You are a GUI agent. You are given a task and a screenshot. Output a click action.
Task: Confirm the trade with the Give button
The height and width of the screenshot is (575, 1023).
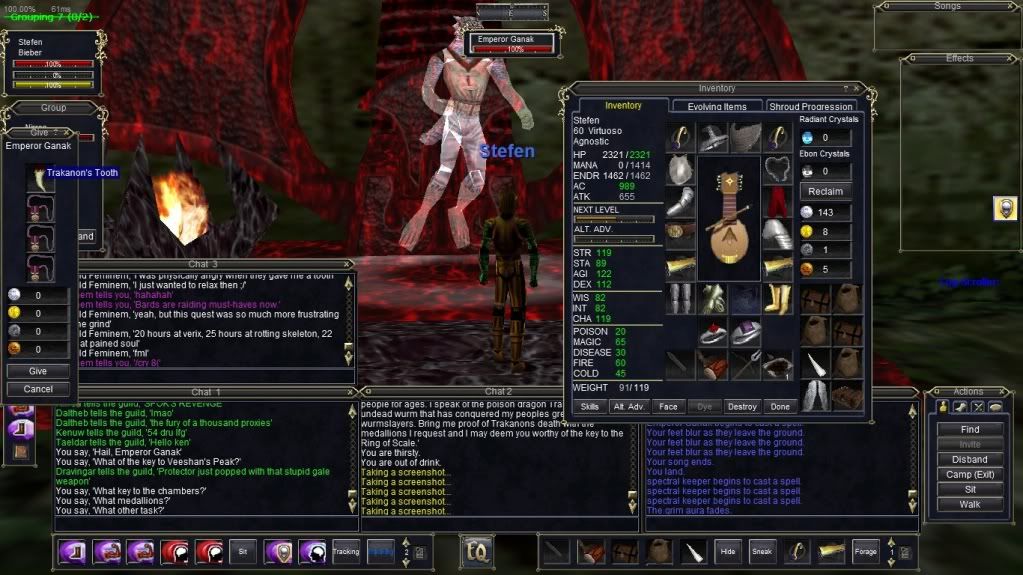tap(39, 371)
